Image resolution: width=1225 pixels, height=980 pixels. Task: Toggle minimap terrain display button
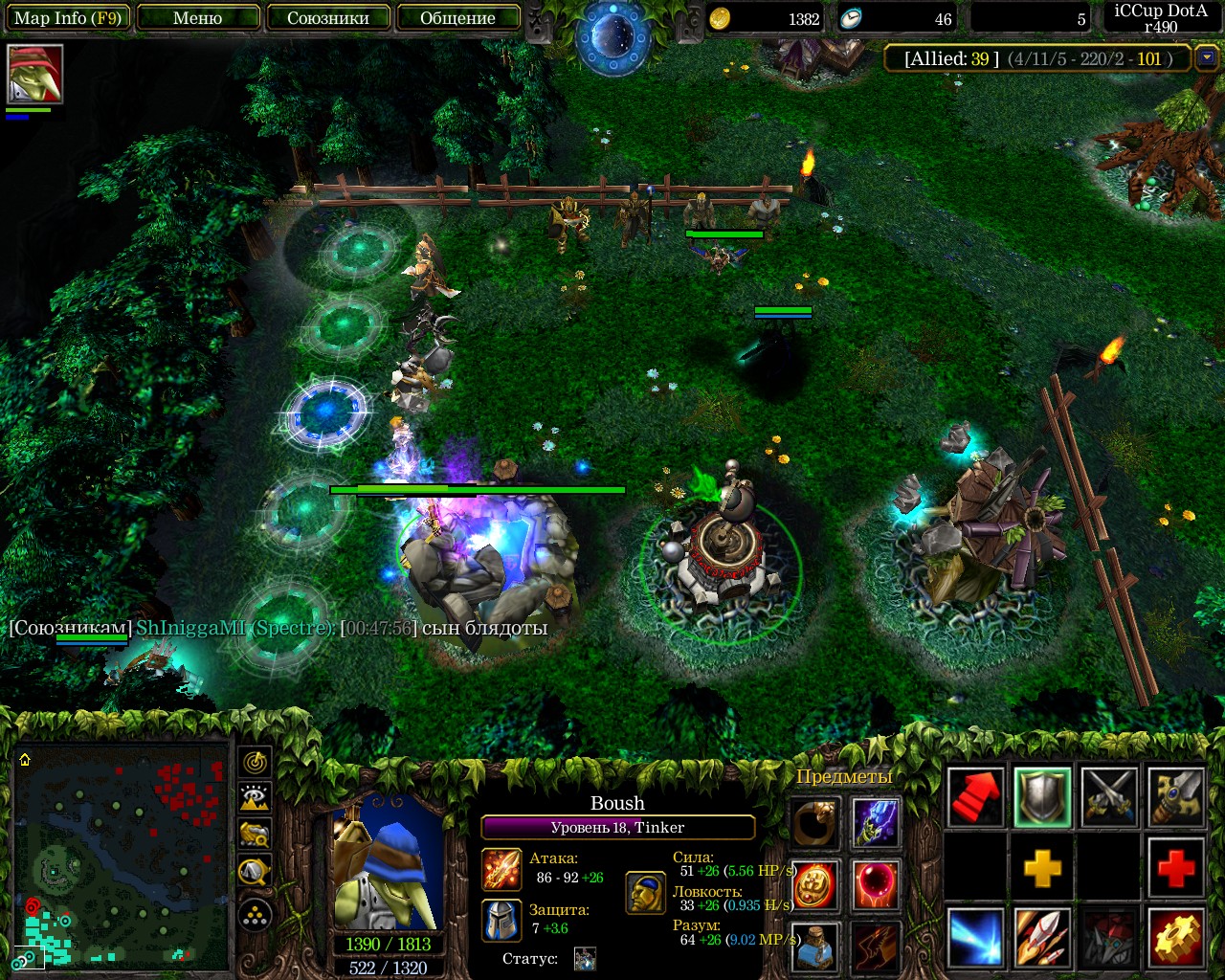tap(255, 797)
